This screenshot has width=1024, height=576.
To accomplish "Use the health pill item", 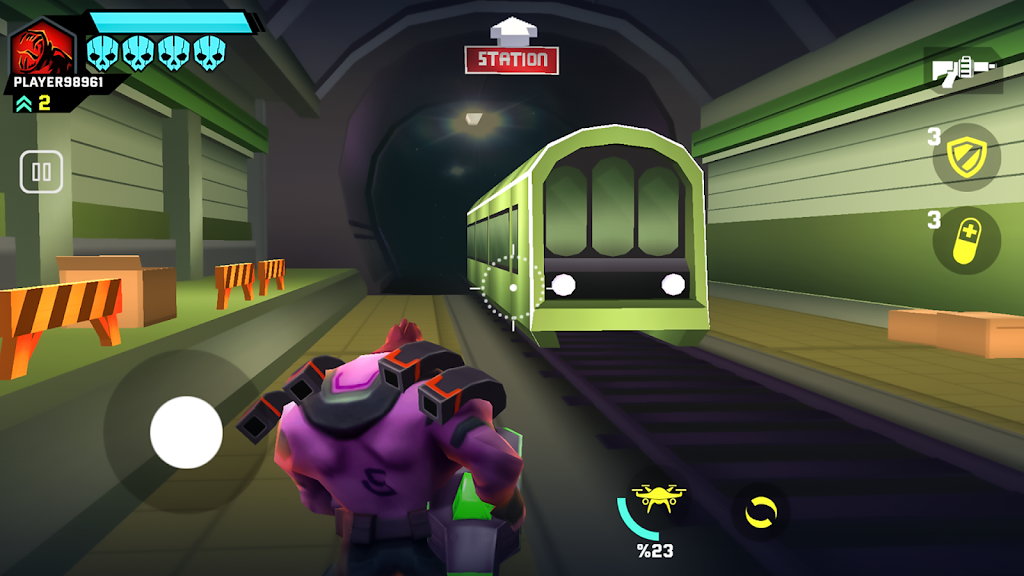I will point(966,241).
